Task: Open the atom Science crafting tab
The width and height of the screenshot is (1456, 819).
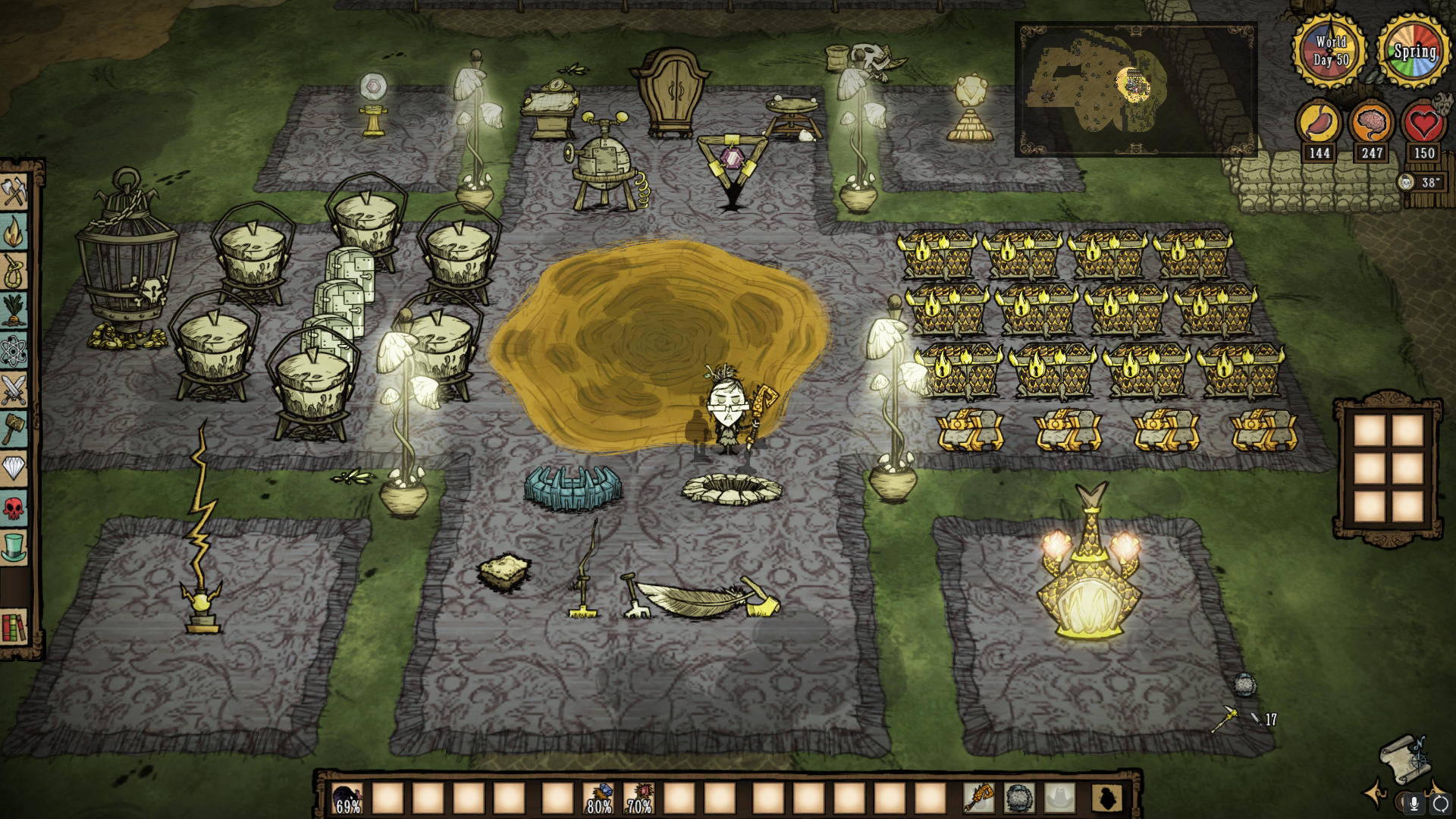Action: tap(14, 350)
